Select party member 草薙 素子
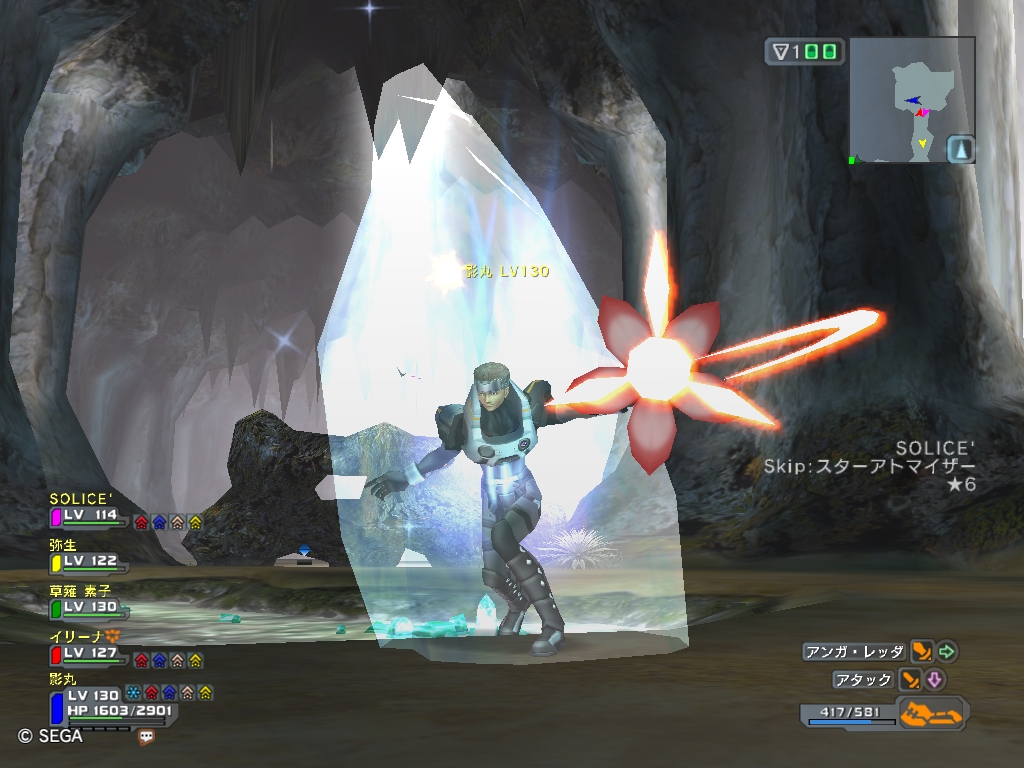1024x768 pixels. [x=90, y=606]
